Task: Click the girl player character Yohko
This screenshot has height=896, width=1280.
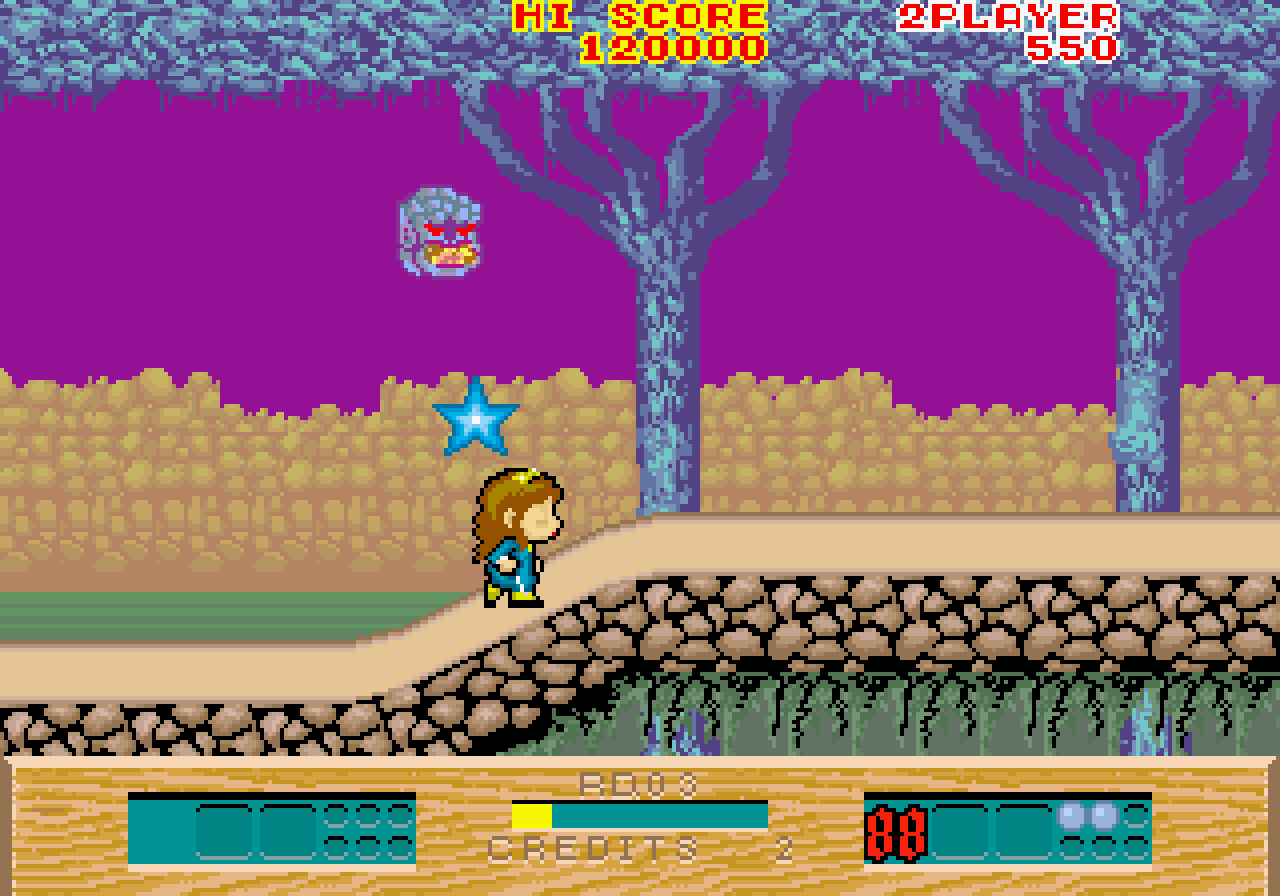Action: coord(515,540)
